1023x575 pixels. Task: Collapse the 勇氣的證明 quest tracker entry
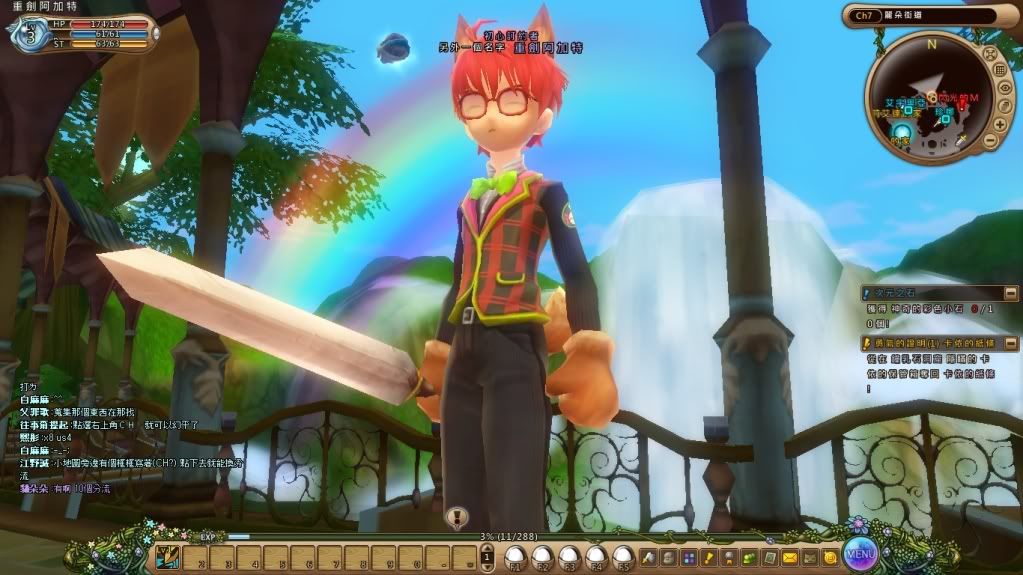[x=1010, y=343]
